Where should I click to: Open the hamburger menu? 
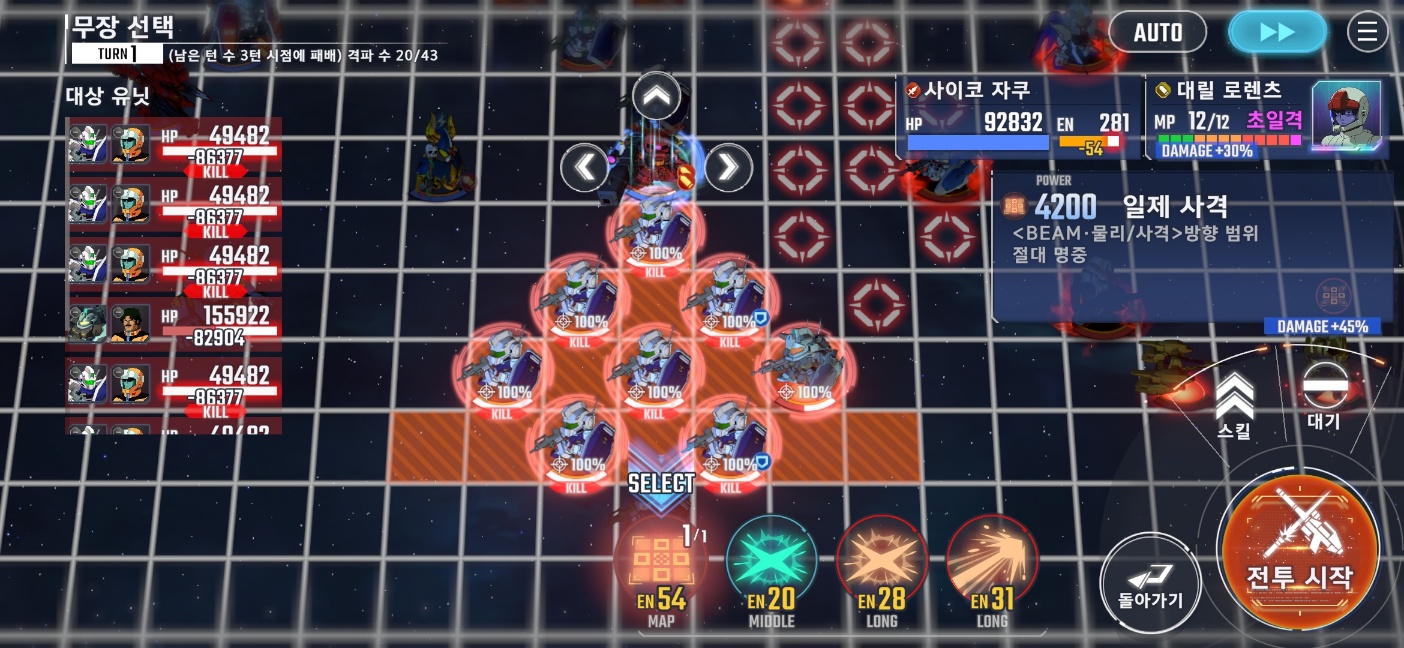(x=1367, y=32)
